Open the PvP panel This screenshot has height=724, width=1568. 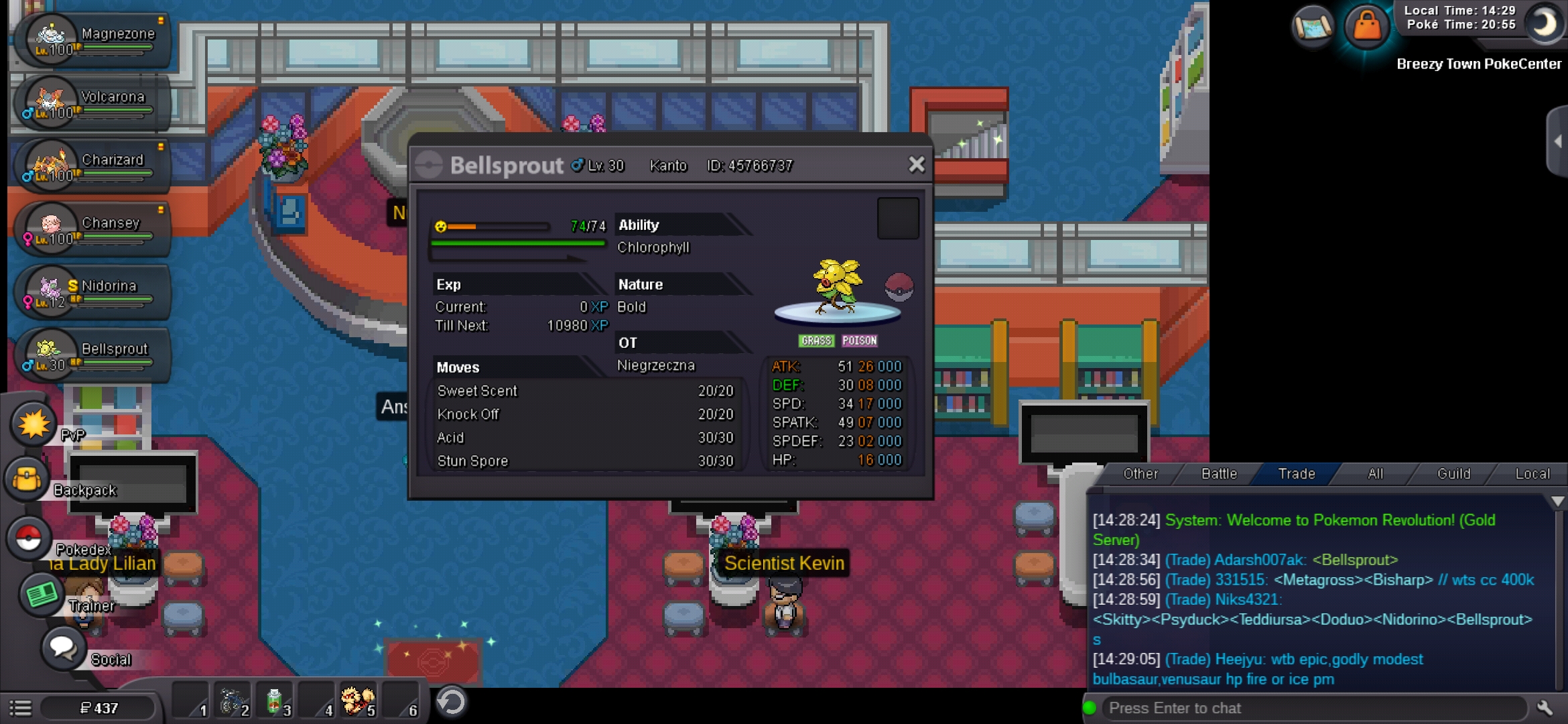30,424
